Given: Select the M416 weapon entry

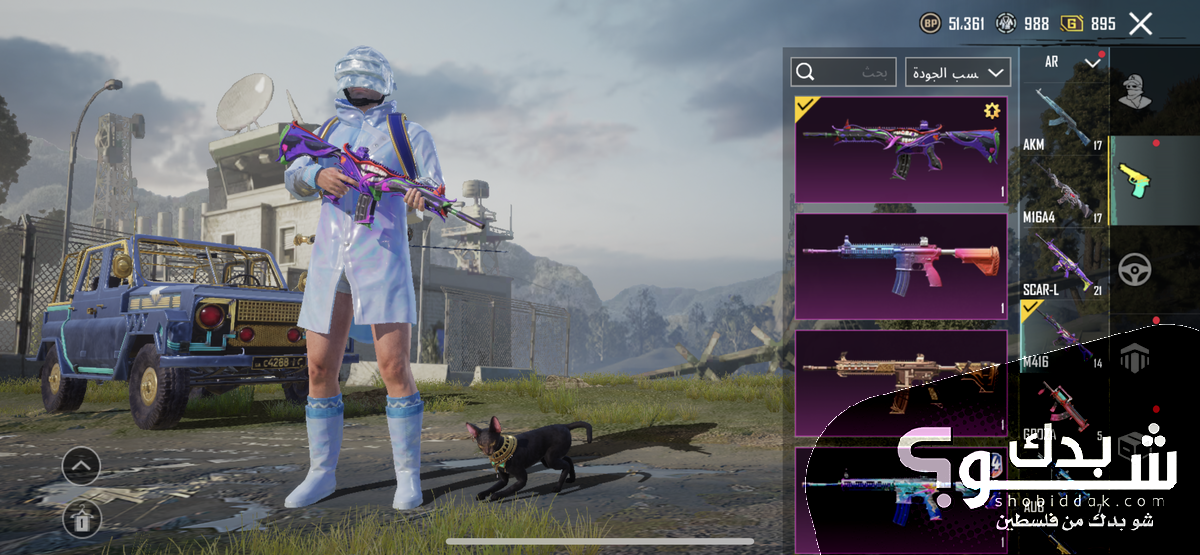Looking at the screenshot, I should pyautogui.click(x=1063, y=338).
